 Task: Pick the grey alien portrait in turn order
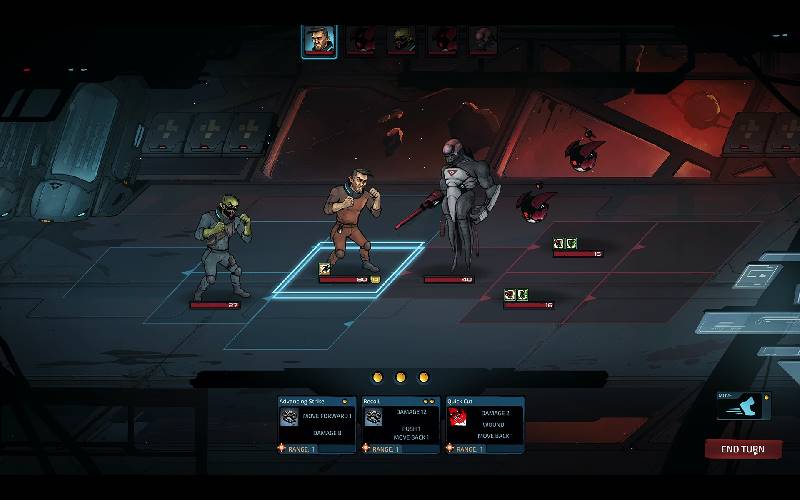coord(483,41)
